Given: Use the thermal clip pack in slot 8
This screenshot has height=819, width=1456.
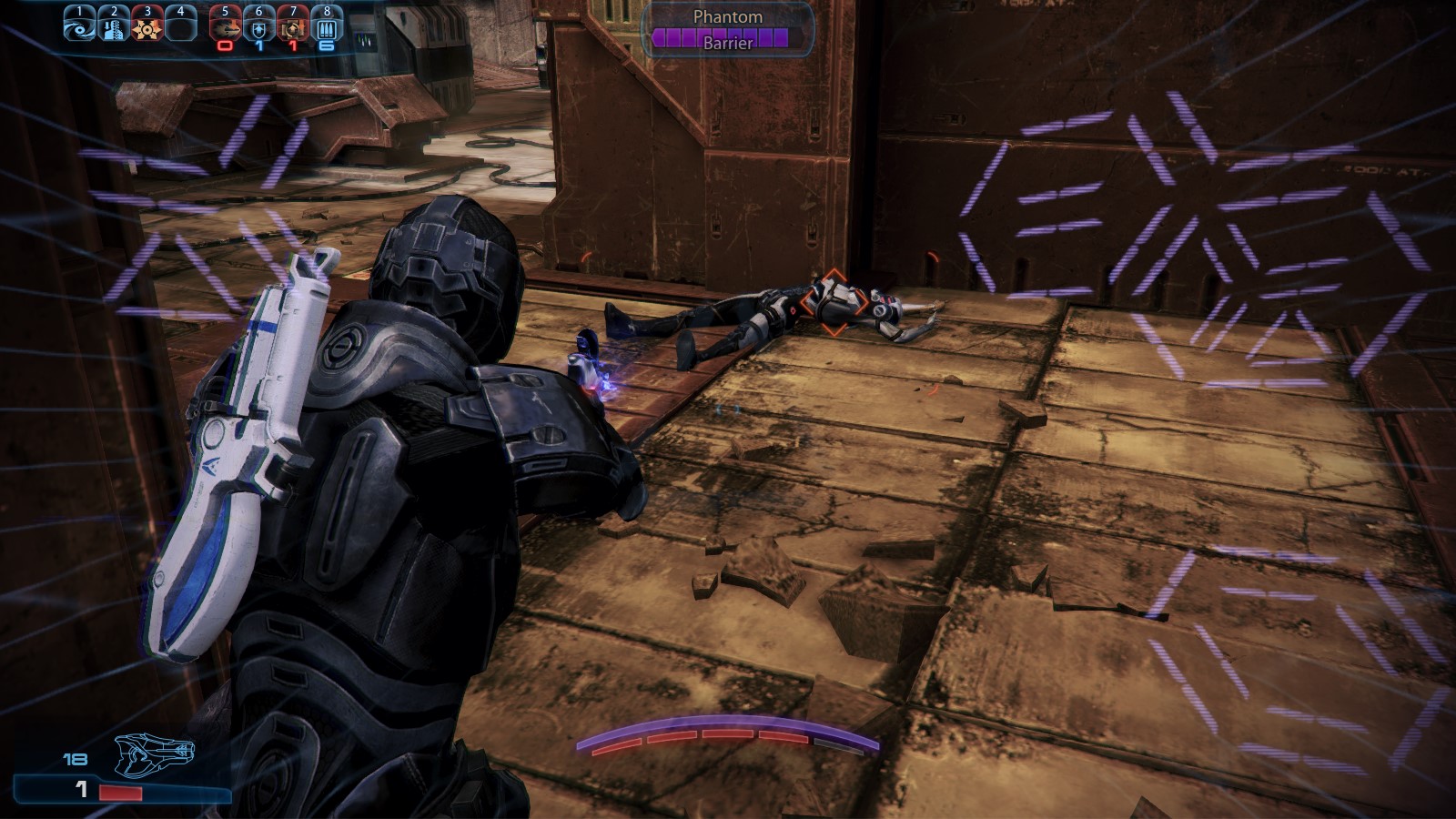Looking at the screenshot, I should (327, 27).
